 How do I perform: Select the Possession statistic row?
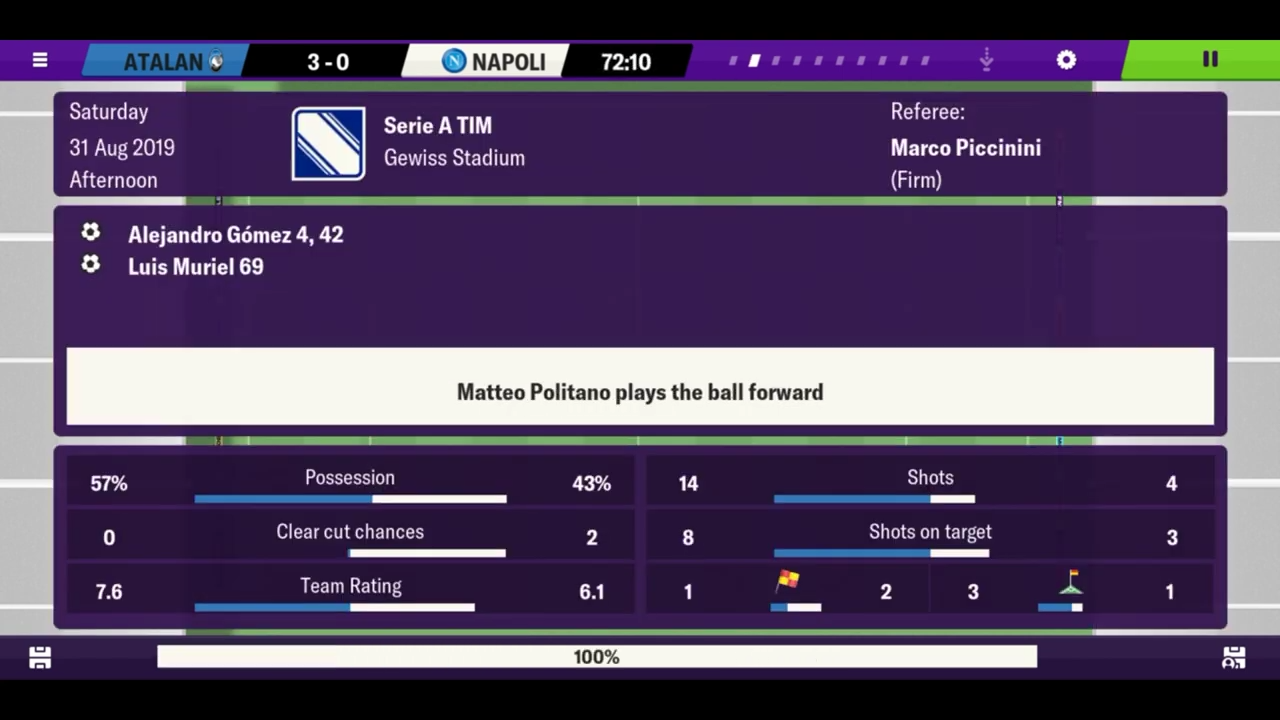coord(350,483)
